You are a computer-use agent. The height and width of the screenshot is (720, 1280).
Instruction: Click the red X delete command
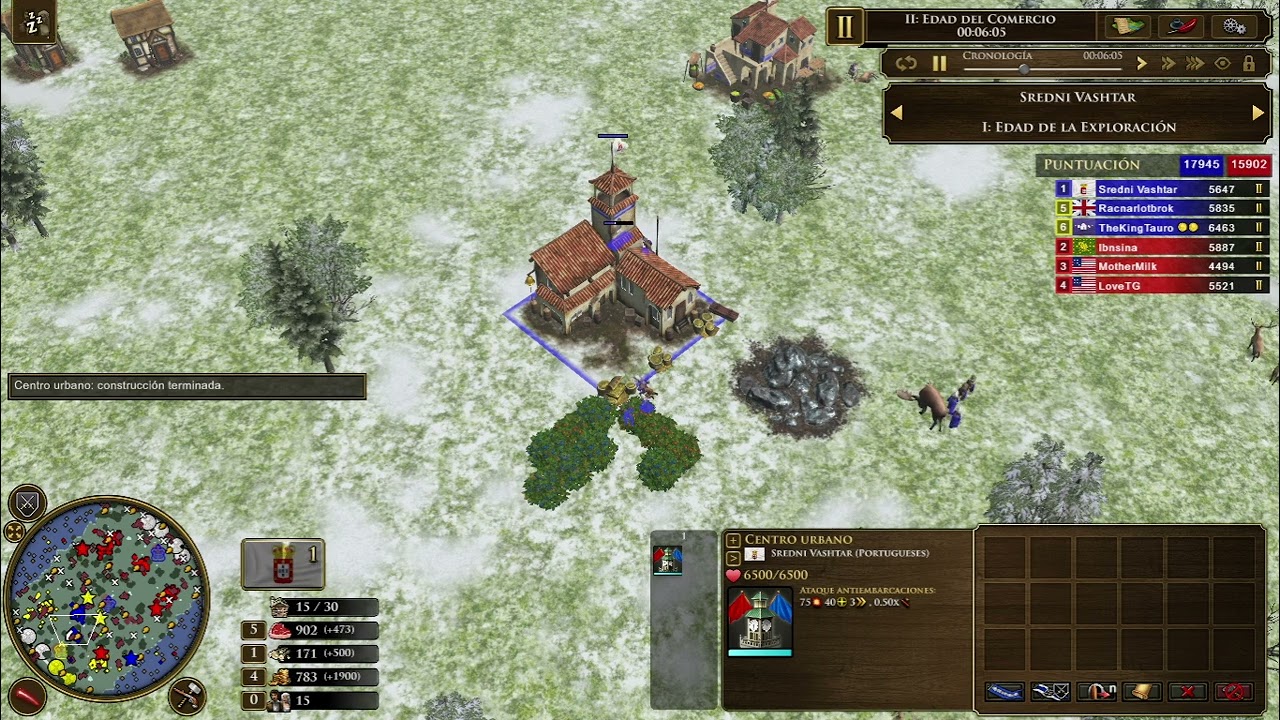pyautogui.click(x=1187, y=692)
